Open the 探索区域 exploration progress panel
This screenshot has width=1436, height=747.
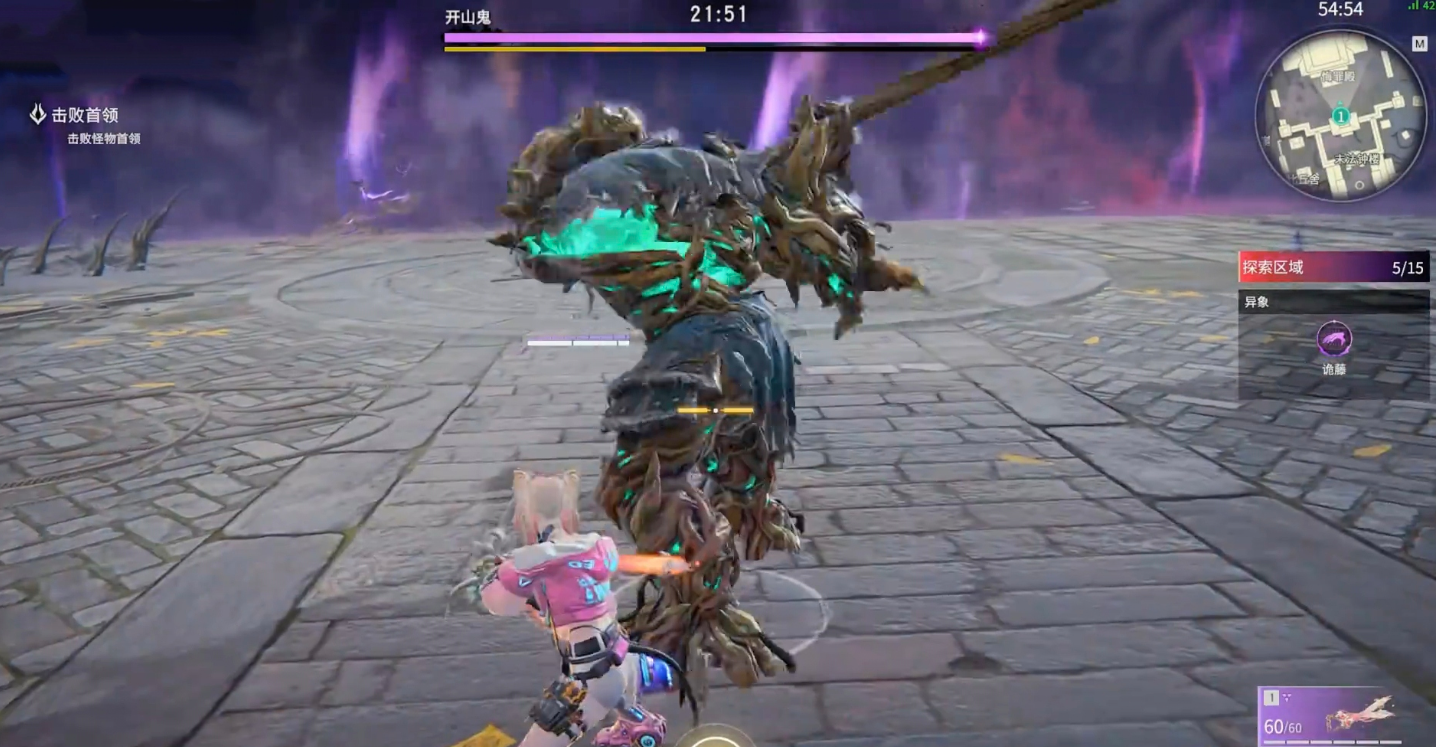(1333, 268)
